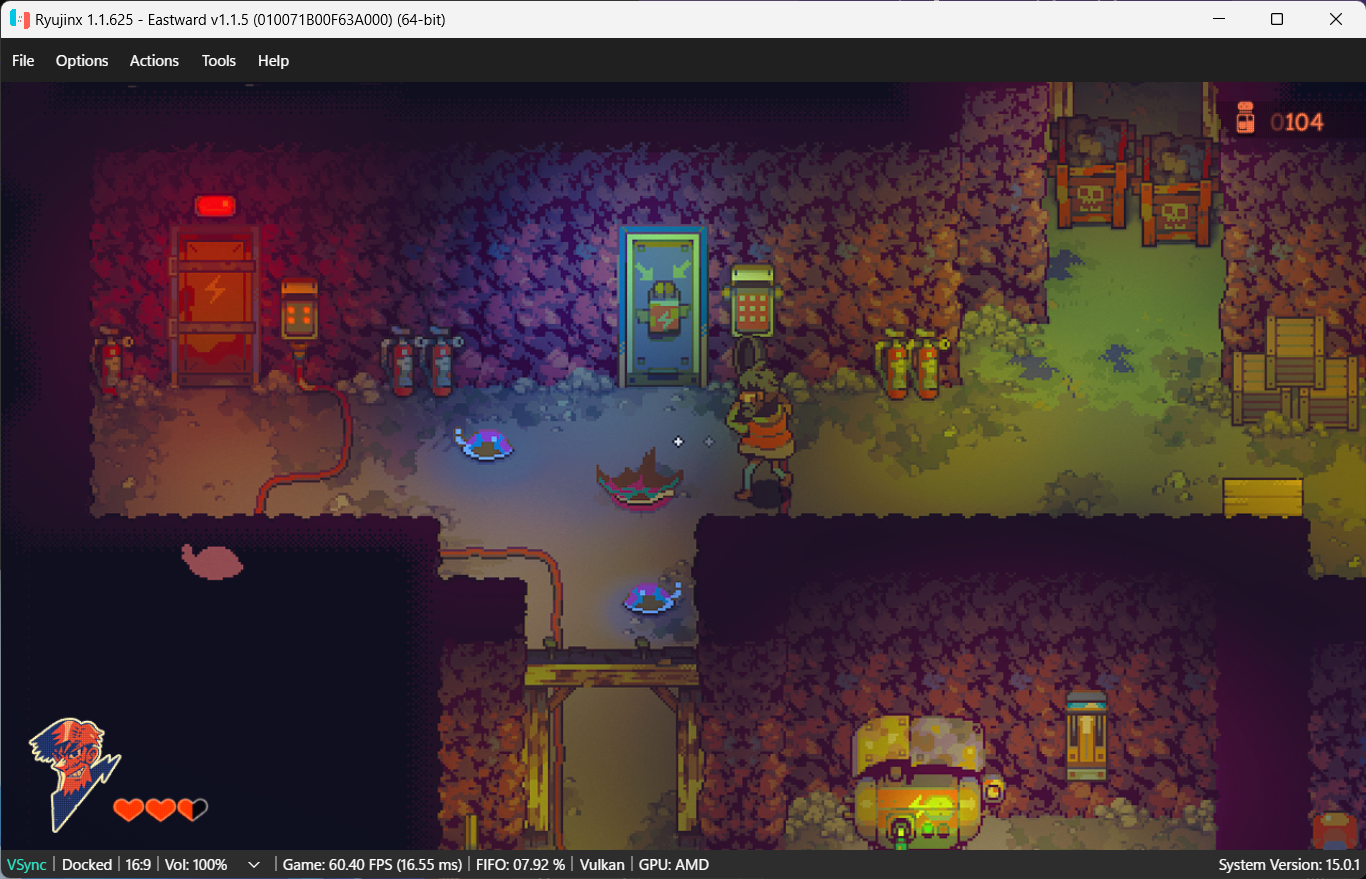The image size is (1366, 879).
Task: Click the System Version: 15.0.1 label
Action: (x=1288, y=864)
